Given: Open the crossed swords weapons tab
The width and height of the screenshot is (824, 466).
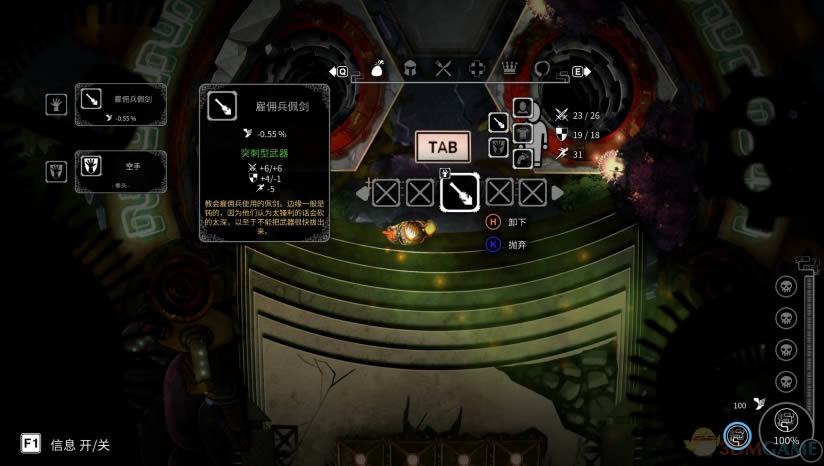Looking at the screenshot, I should [x=444, y=70].
